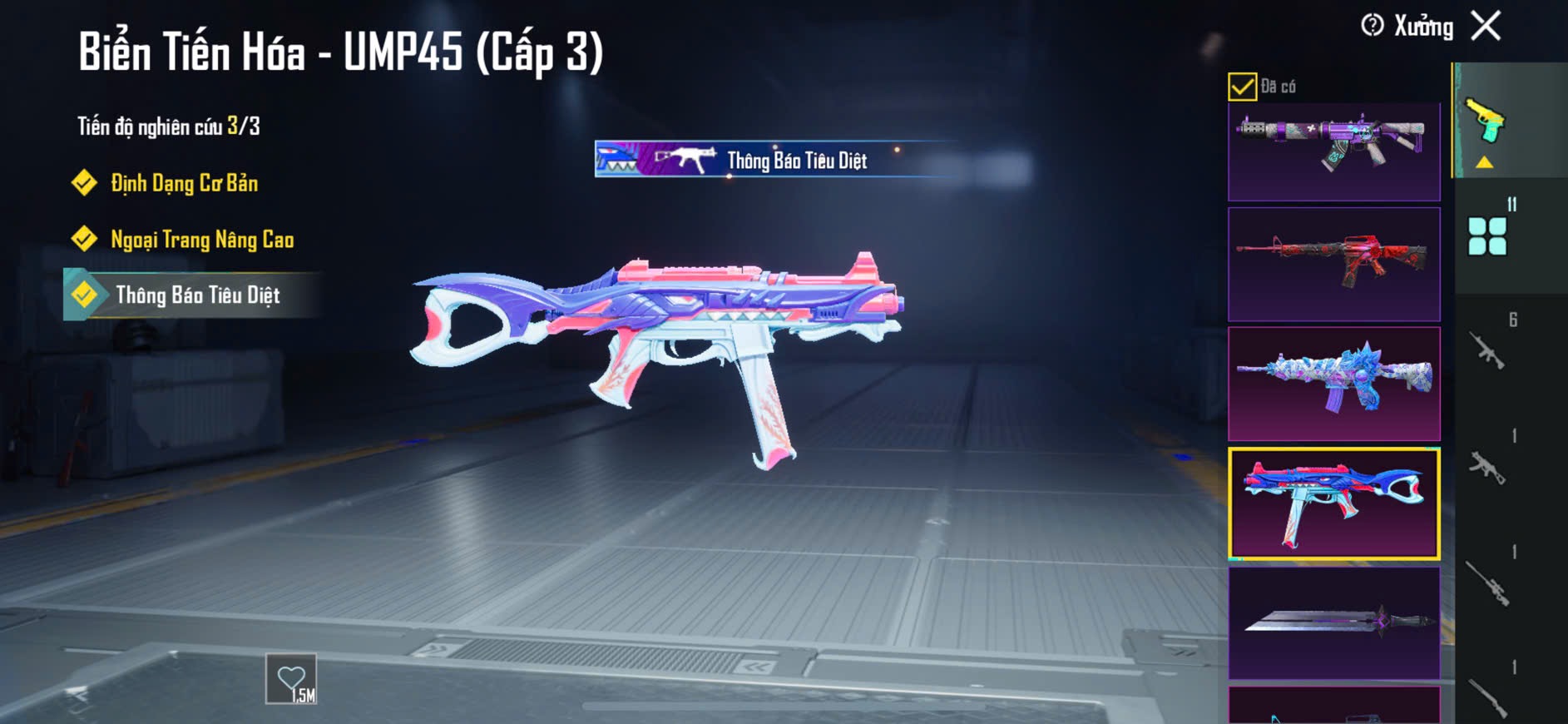This screenshot has height=724, width=1568.
Task: Select the shark UMP45 skin thumbnail
Action: pyautogui.click(x=1333, y=503)
